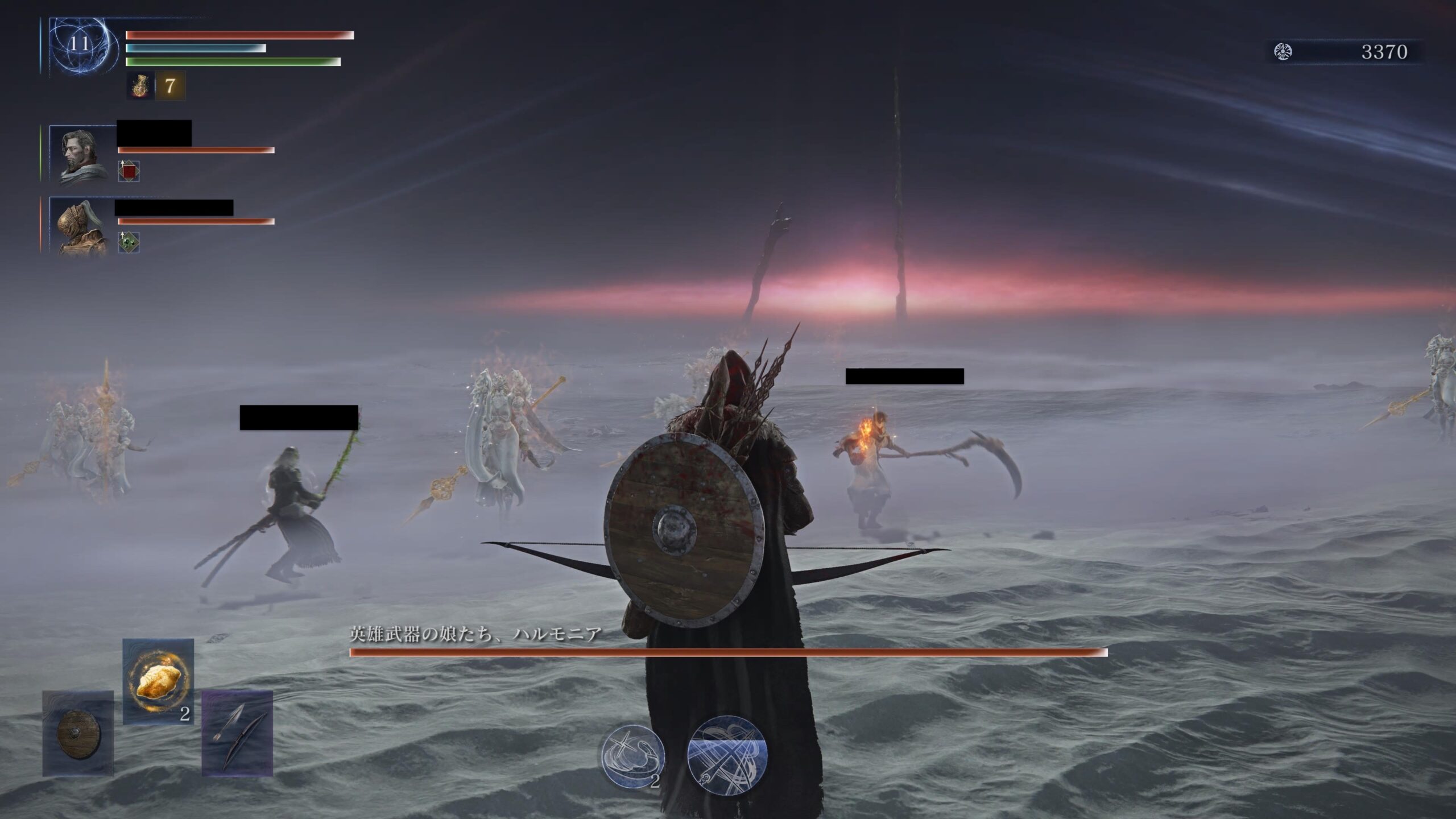This screenshot has width=1456, height=819.
Task: Click the level 11 character emblem
Action: [80, 45]
